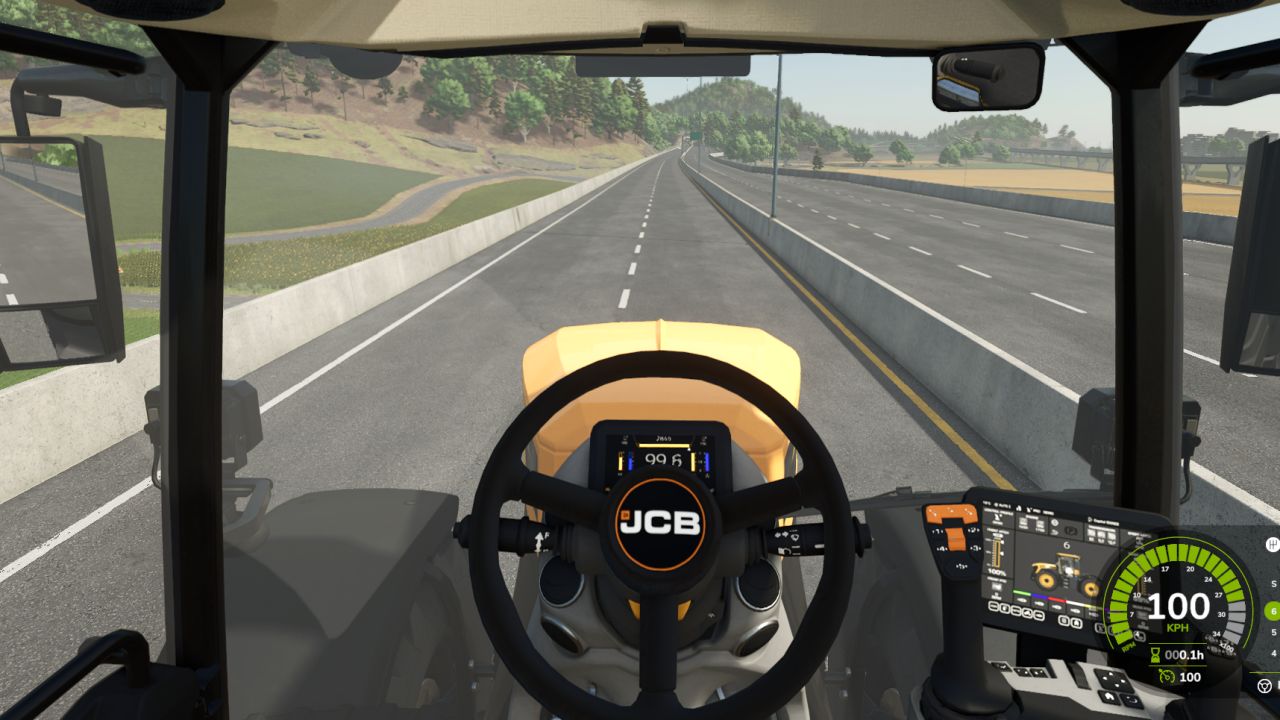Click the hourglass operating-hours icon under the speedometer
This screenshot has height=720, width=1280.
pyautogui.click(x=1154, y=654)
